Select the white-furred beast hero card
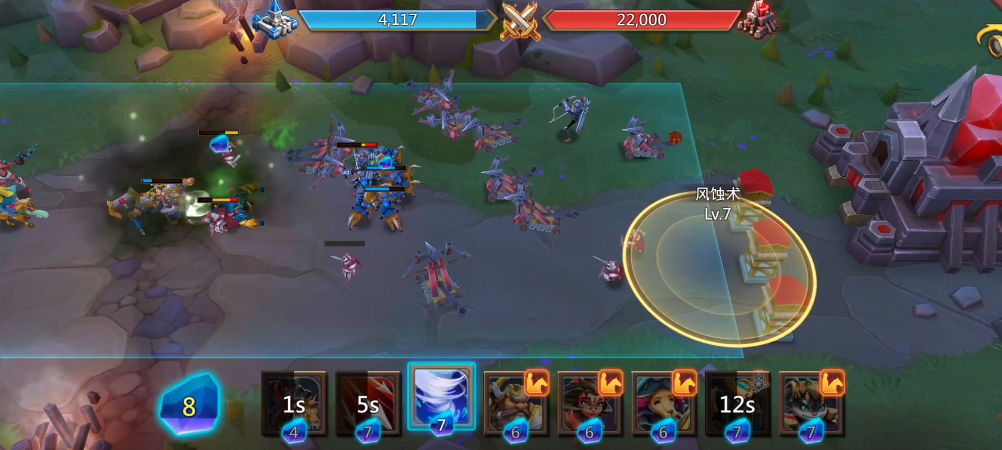This screenshot has height=450, width=1002. 811,403
